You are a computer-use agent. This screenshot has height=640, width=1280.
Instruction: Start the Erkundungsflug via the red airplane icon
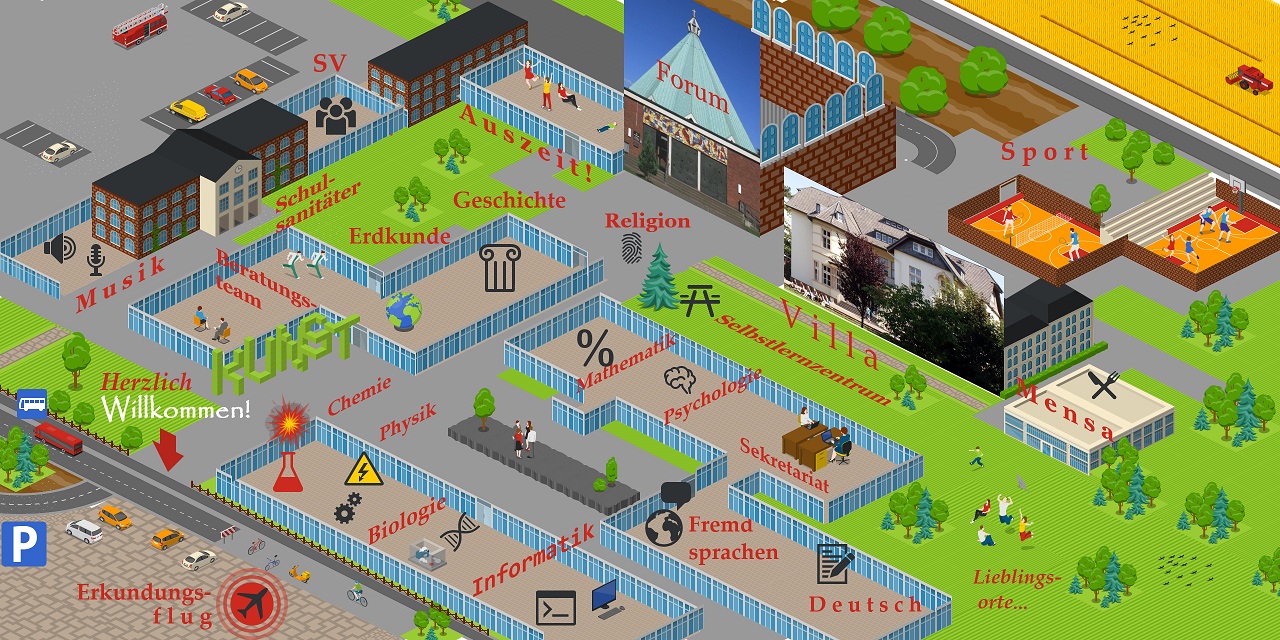(252, 603)
